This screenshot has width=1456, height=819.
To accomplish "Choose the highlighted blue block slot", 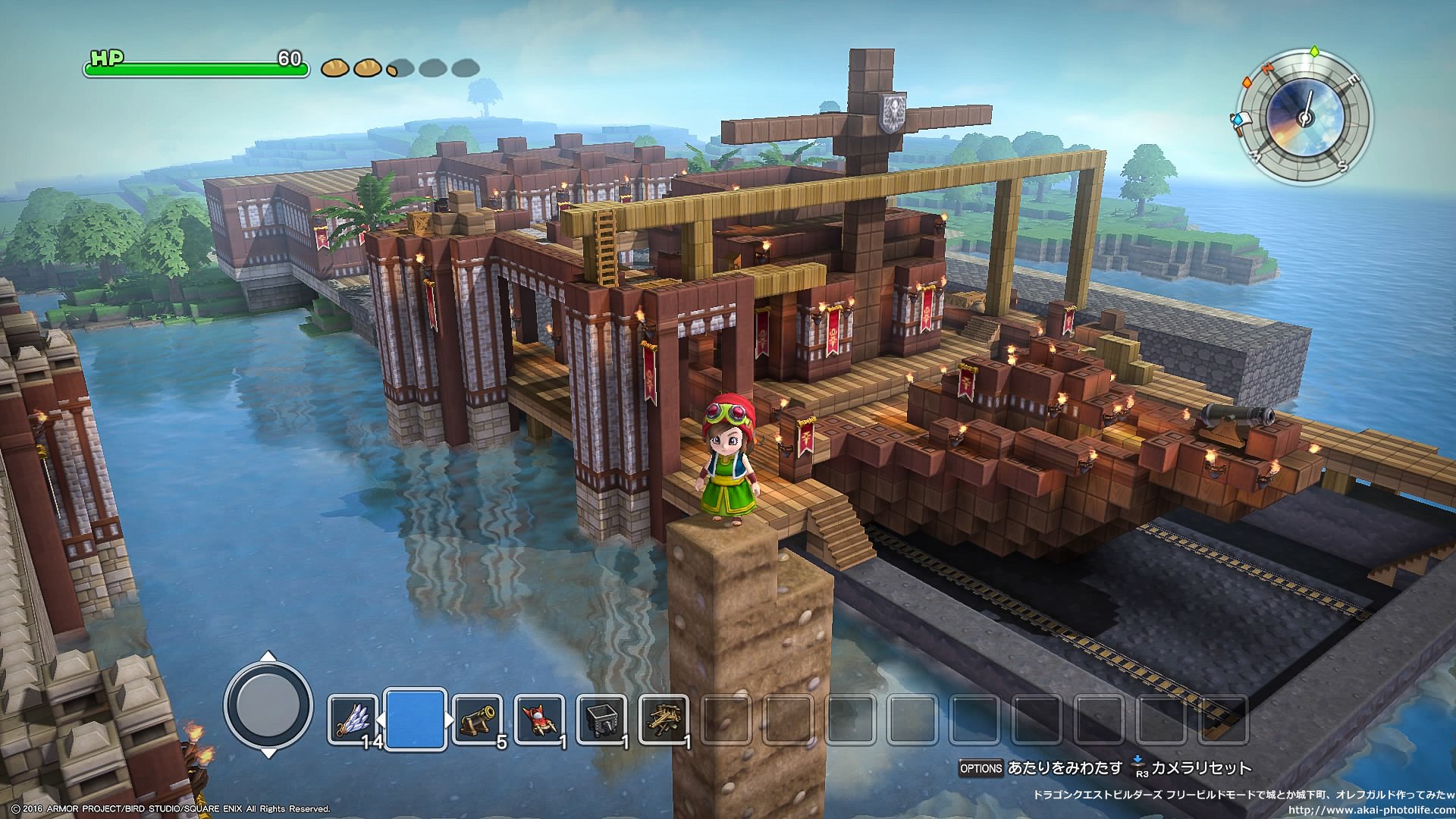I will click(415, 718).
